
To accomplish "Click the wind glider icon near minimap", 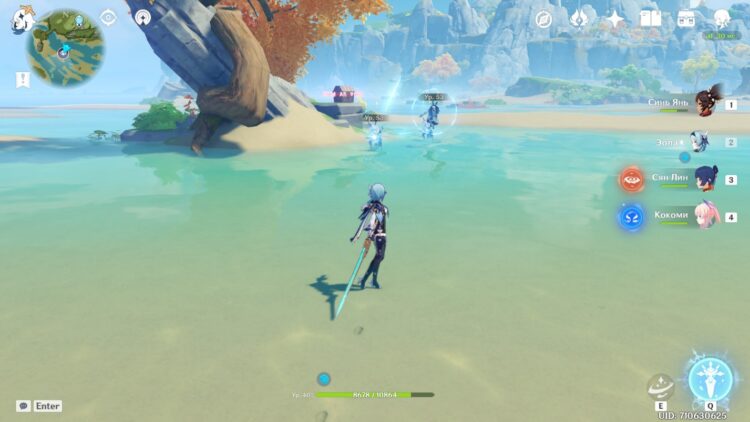I will [142, 17].
